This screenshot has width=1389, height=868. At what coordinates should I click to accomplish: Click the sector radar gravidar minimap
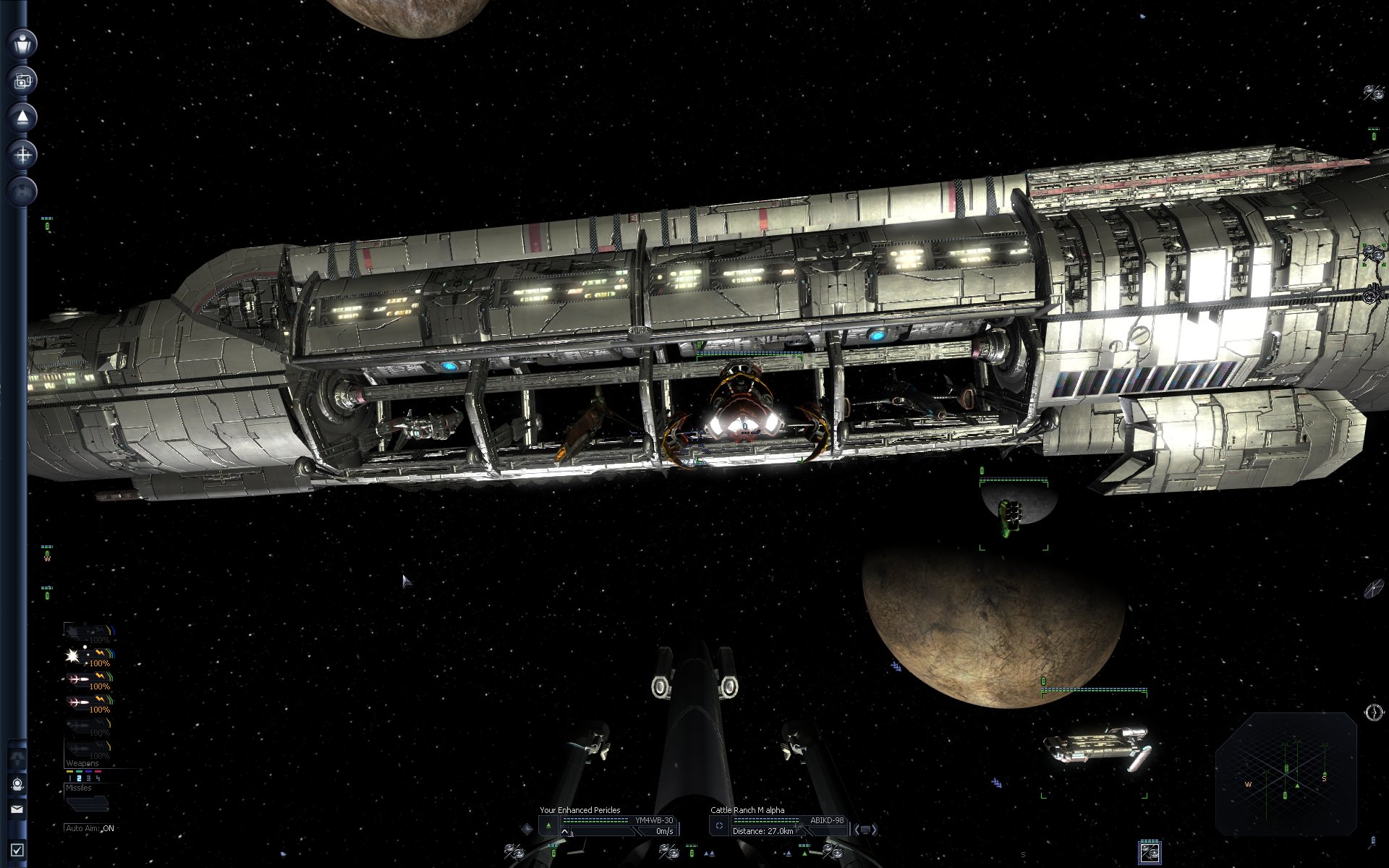click(x=1286, y=774)
